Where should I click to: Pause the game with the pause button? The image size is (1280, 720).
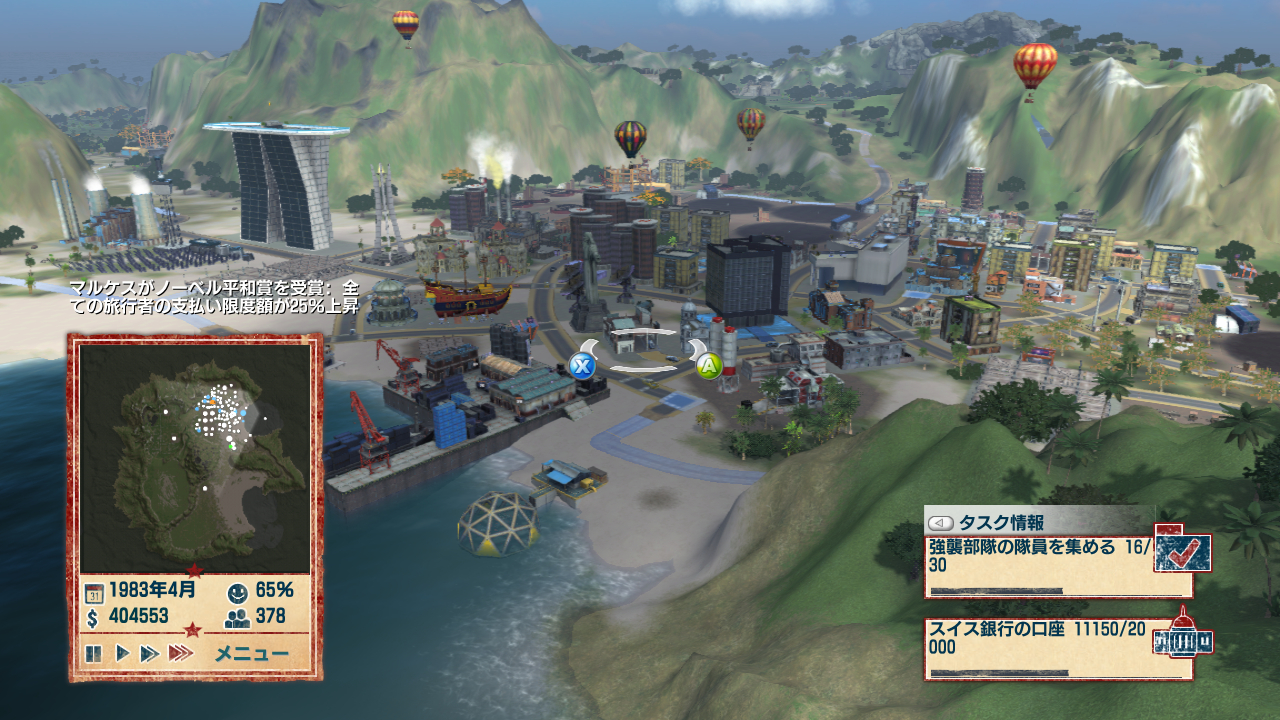[94, 654]
